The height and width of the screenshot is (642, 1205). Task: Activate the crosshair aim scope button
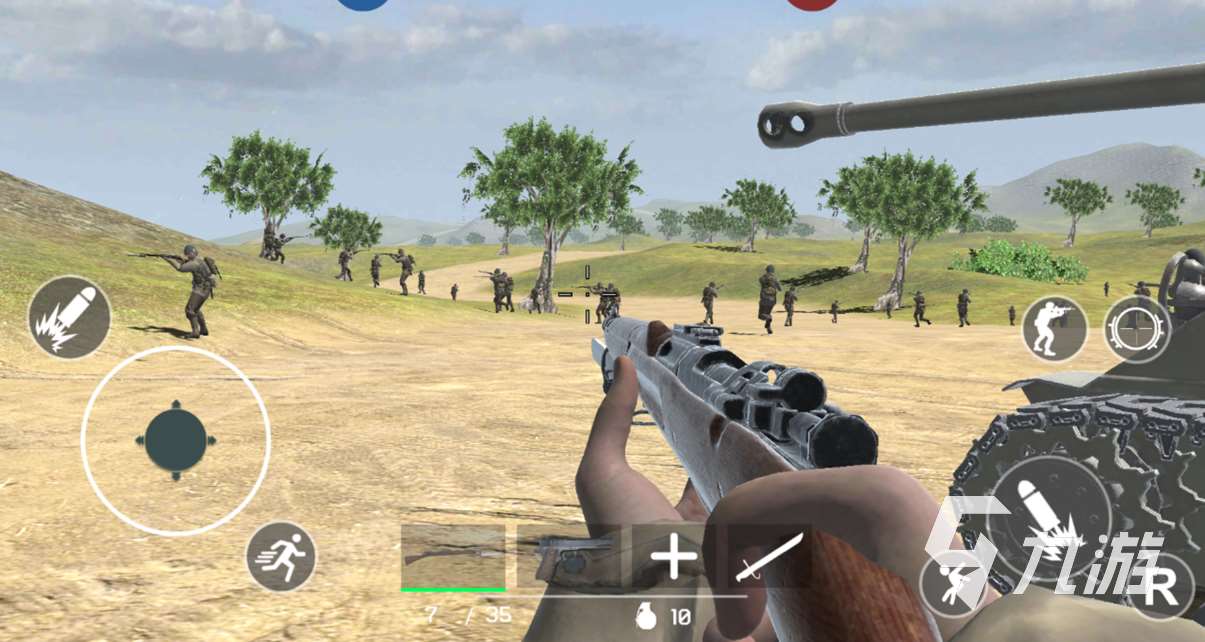coord(1137,329)
